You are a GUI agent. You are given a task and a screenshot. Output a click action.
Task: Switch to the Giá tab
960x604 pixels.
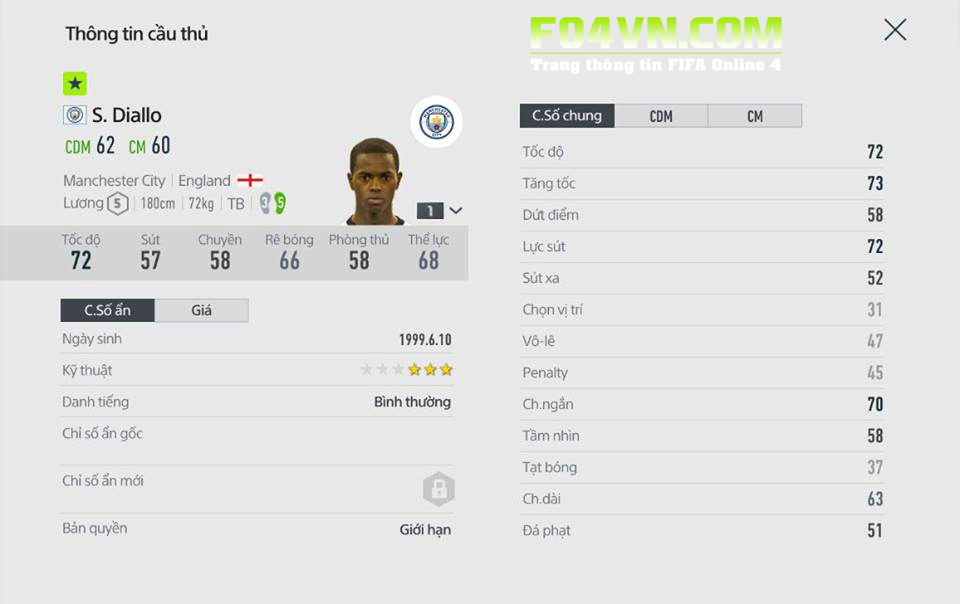[202, 310]
